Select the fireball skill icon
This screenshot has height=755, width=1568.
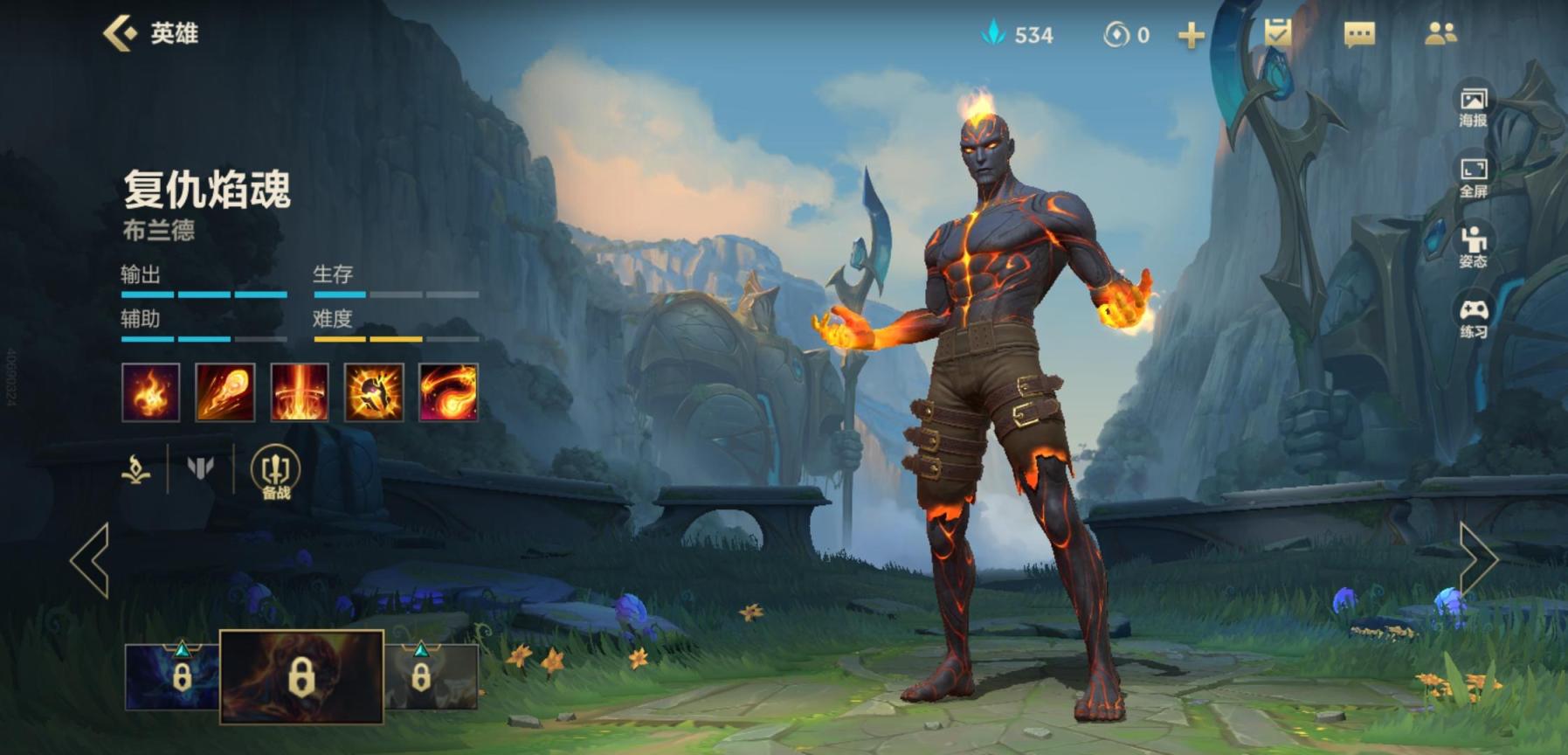click(224, 392)
